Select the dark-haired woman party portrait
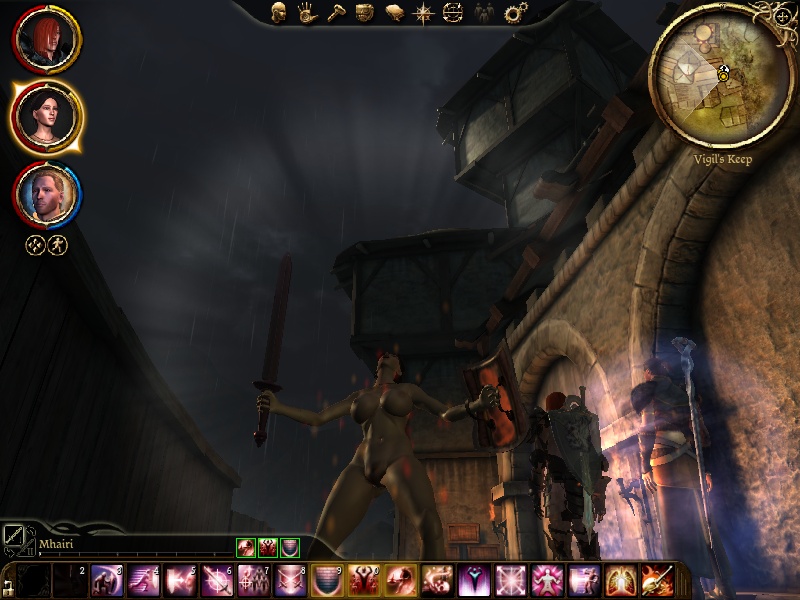This screenshot has width=800, height=600. (47, 116)
